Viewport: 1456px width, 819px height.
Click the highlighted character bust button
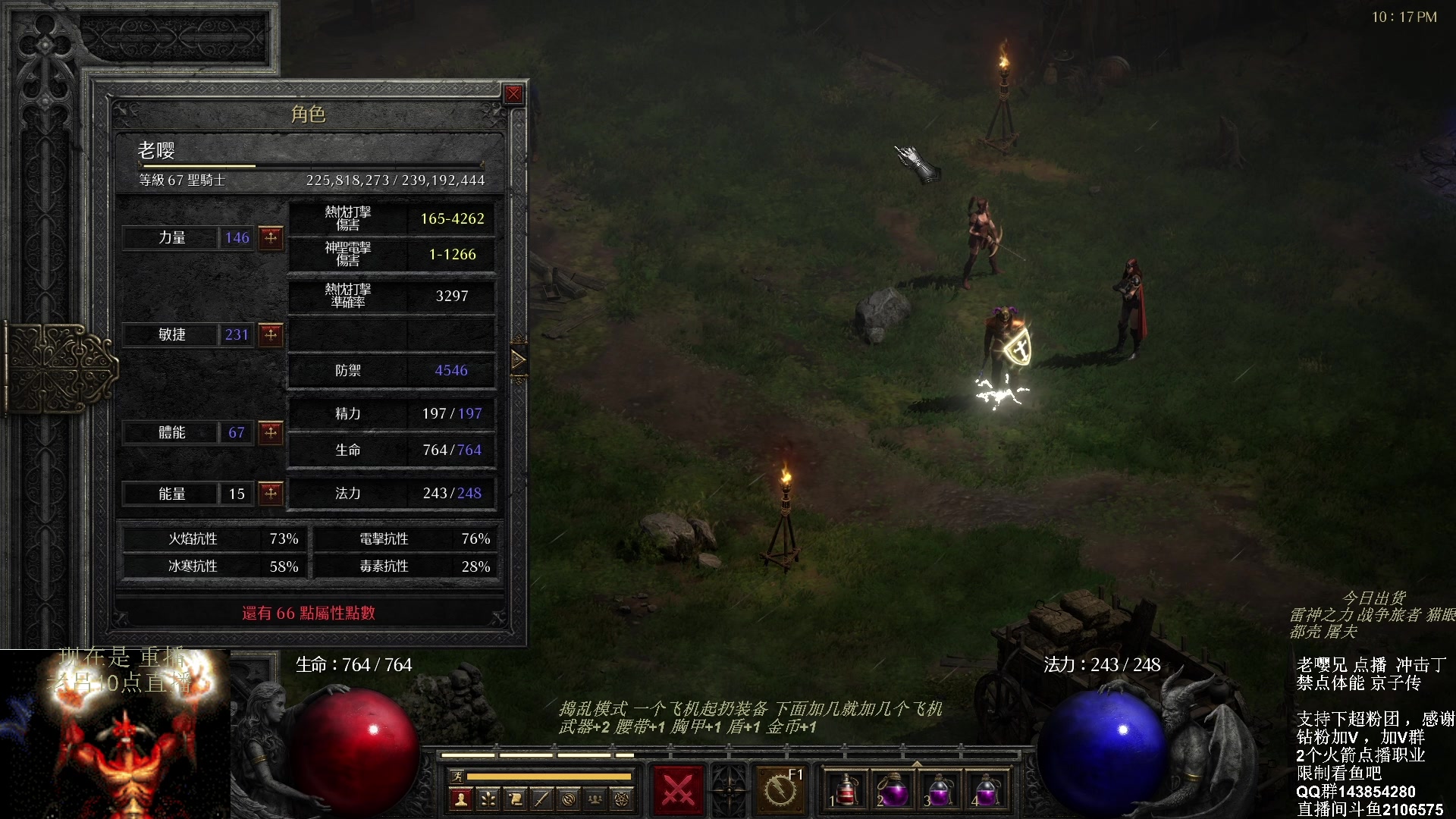click(x=460, y=799)
